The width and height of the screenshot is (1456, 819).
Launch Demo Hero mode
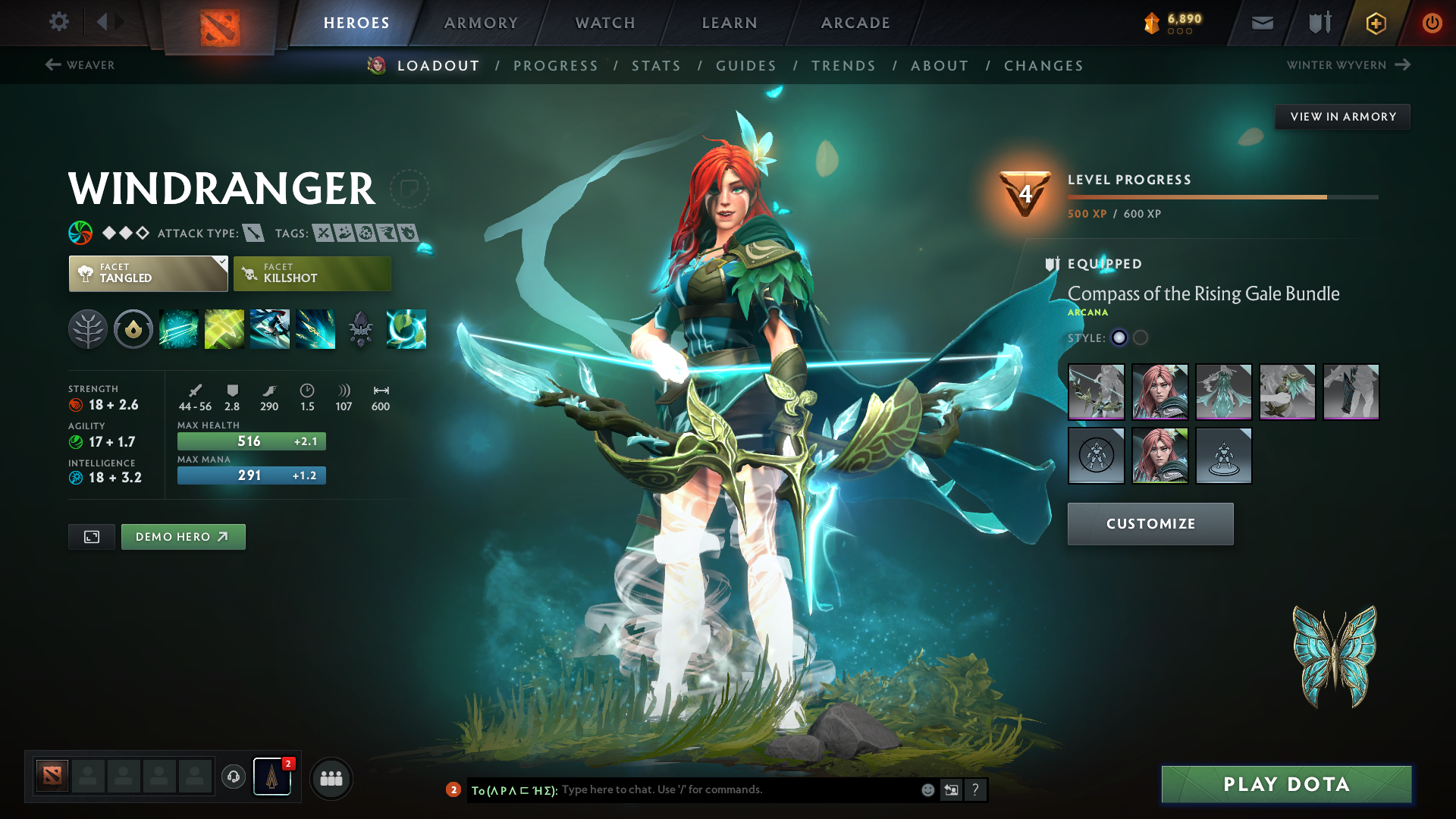point(183,537)
